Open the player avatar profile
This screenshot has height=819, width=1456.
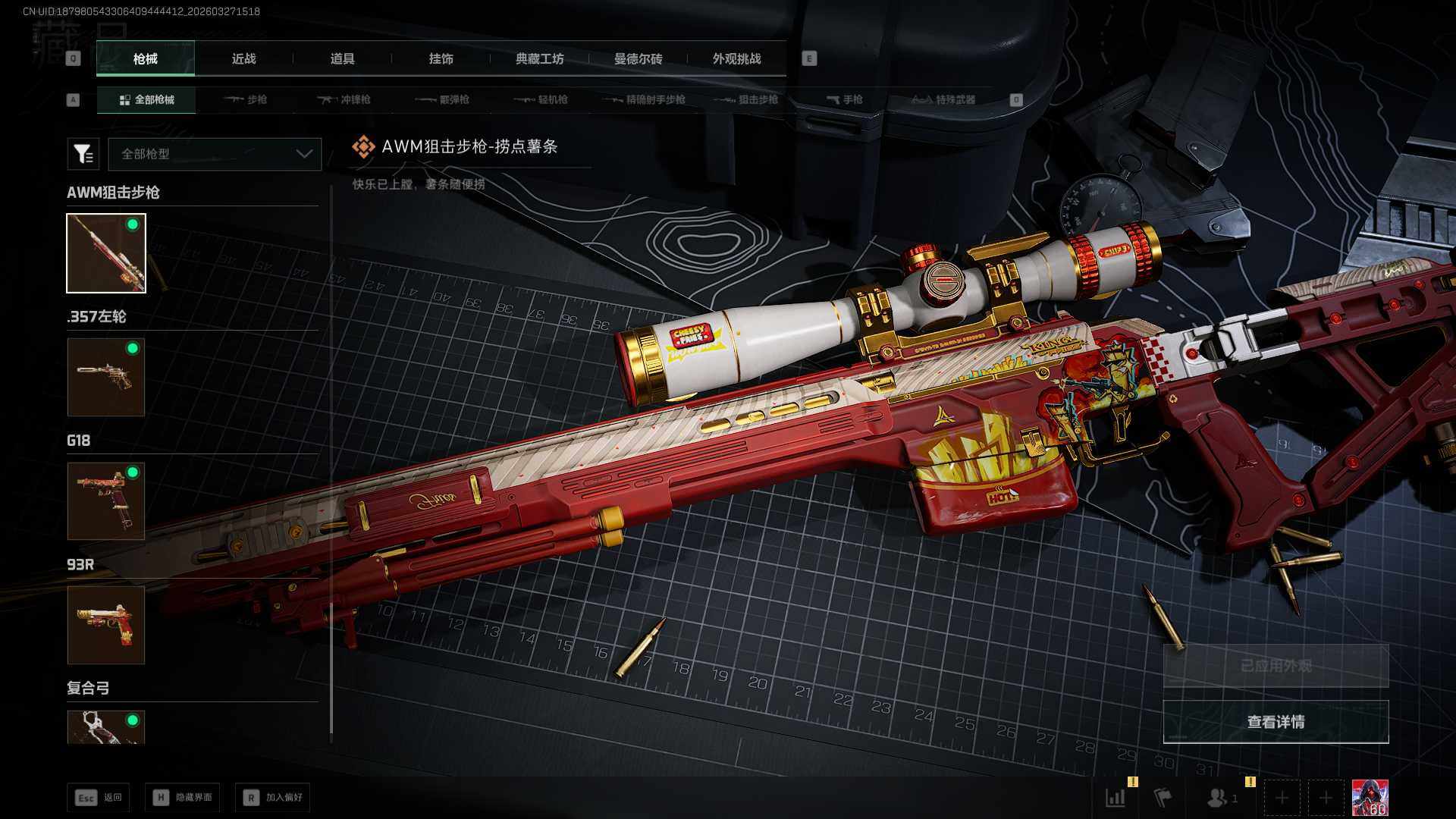[1370, 798]
